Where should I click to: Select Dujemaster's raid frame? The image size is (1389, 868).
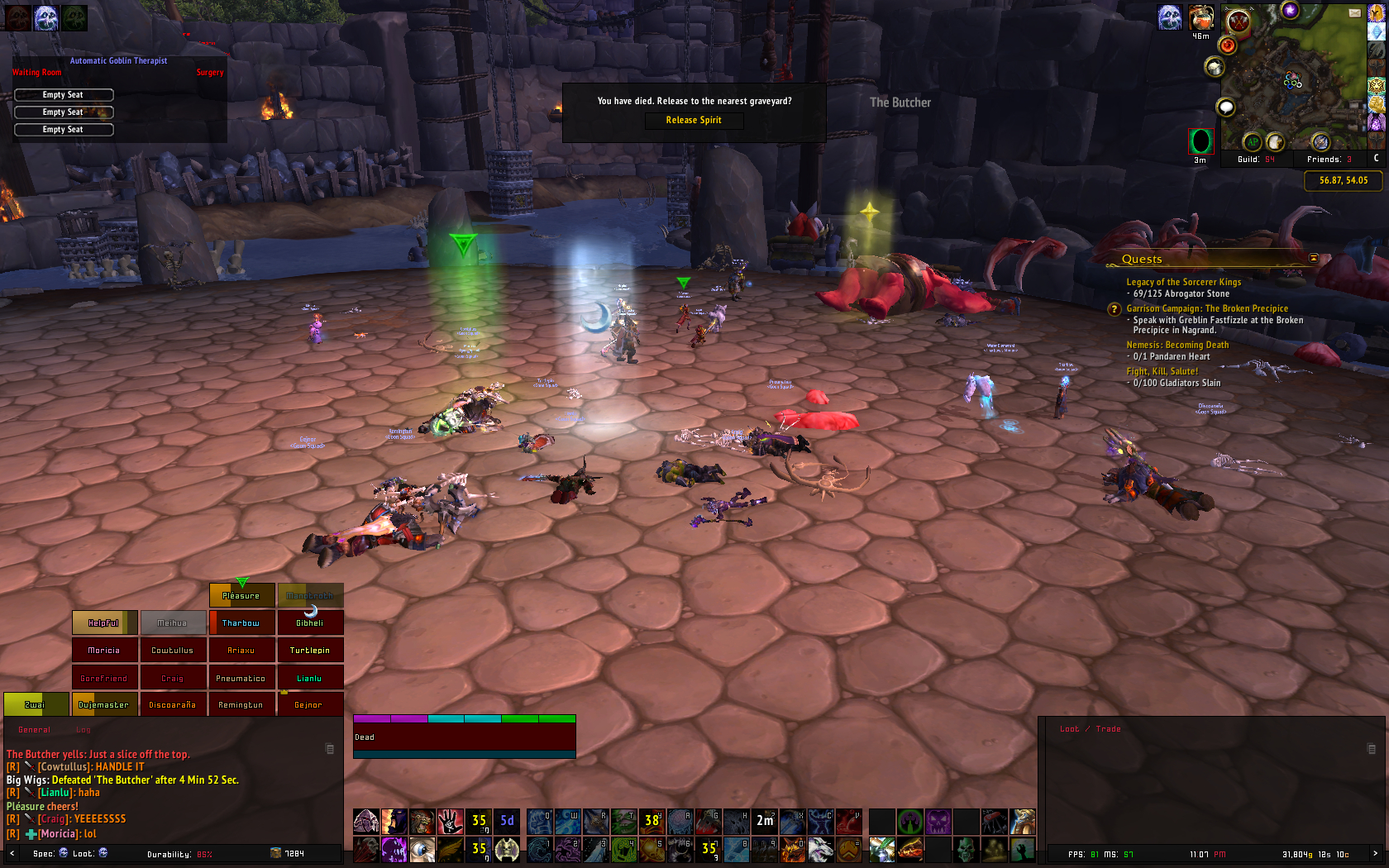coord(104,705)
